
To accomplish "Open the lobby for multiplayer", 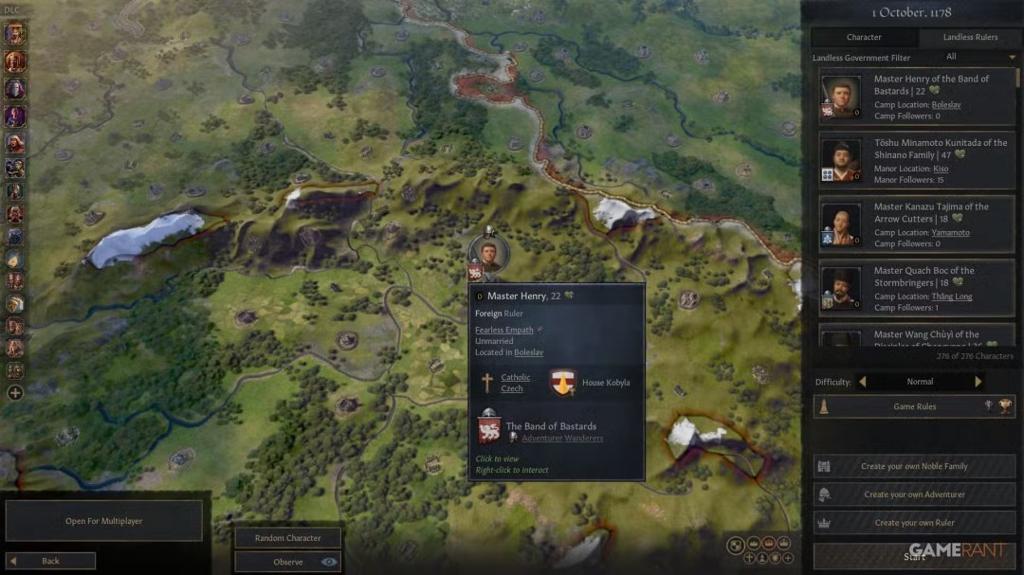I will (104, 521).
